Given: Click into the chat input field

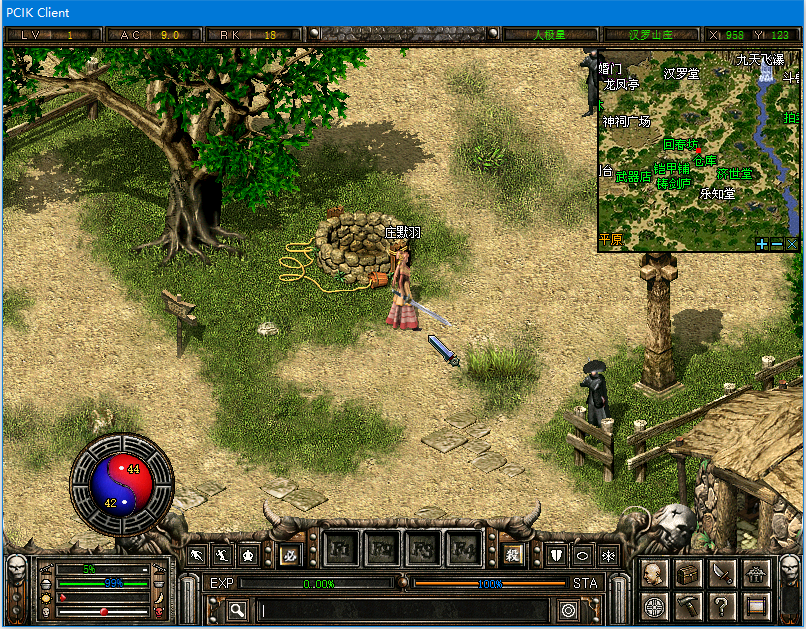Looking at the screenshot, I should tap(400, 609).
